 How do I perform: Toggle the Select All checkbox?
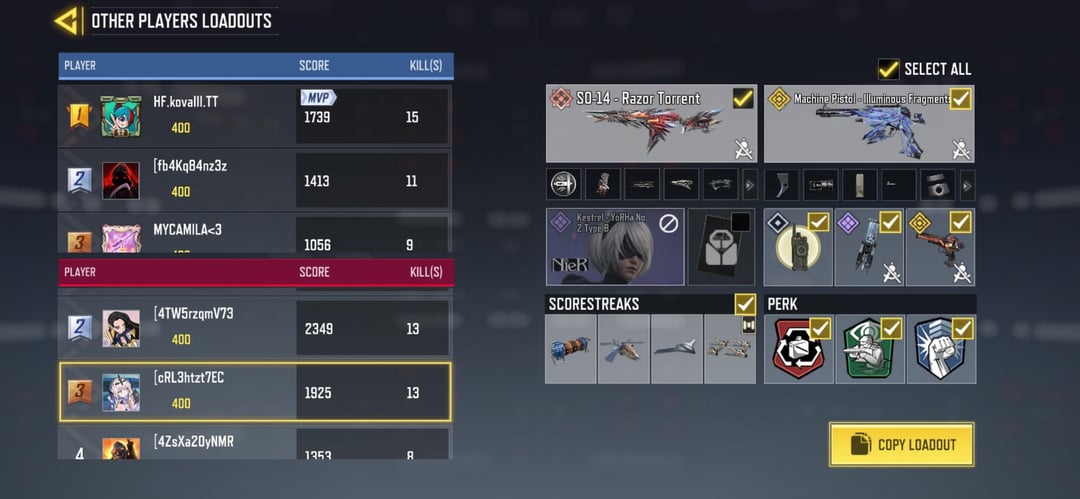pyautogui.click(x=888, y=69)
